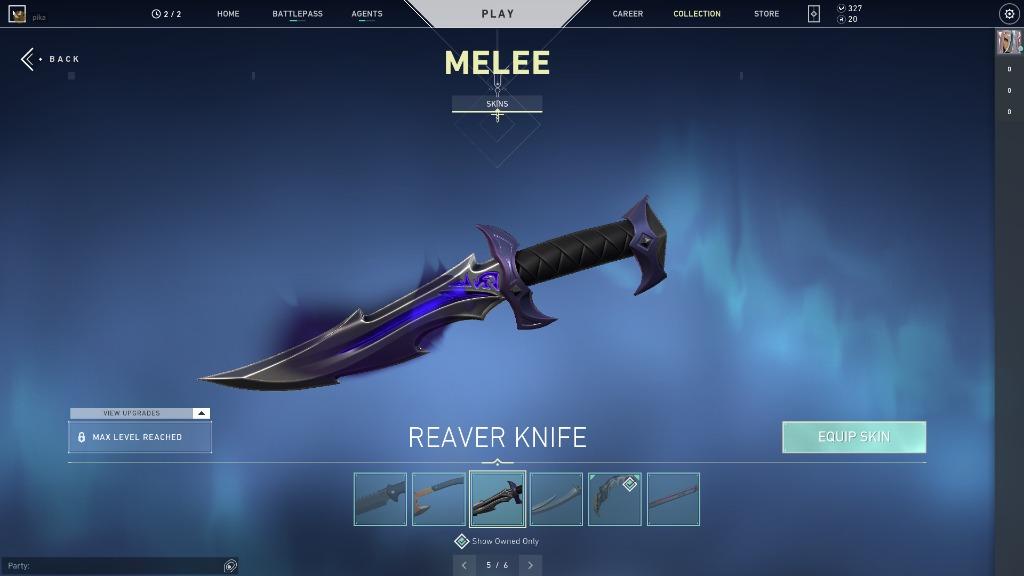Select the Reaver Knife thumbnail
Viewport: 1024px width, 576px height.
(497, 499)
